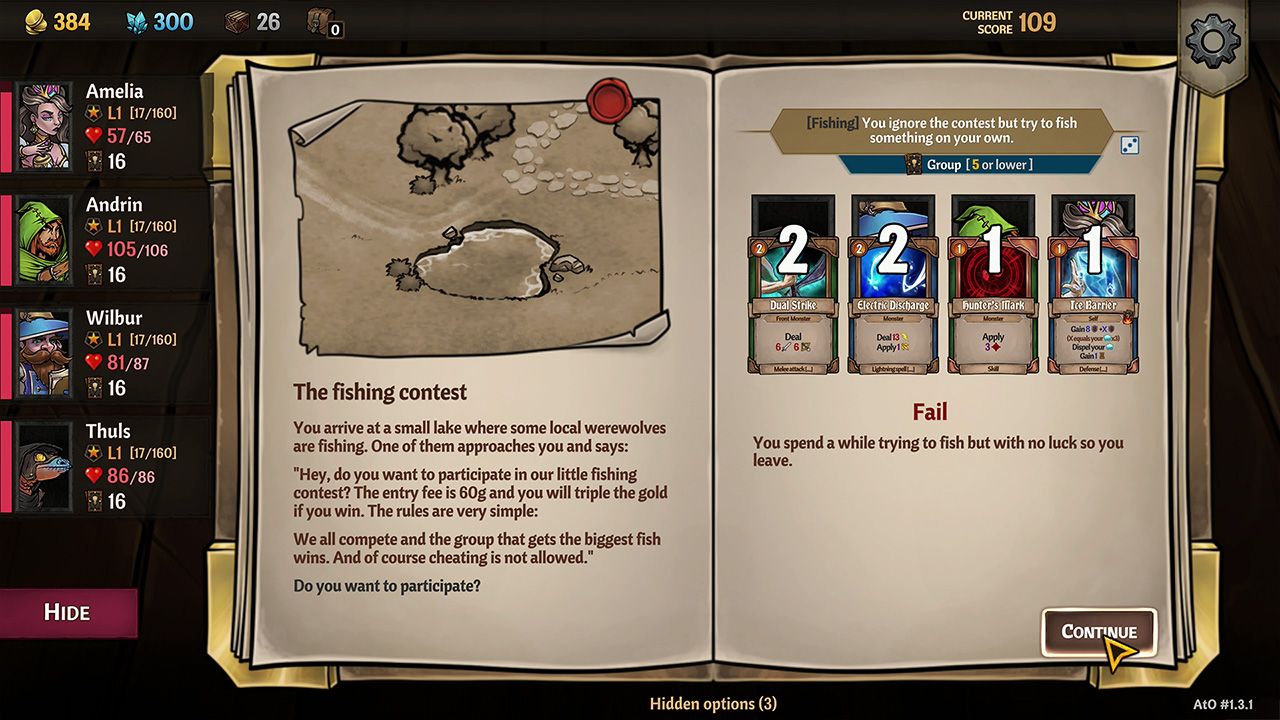This screenshot has height=720, width=1280.
Task: Select the Dual Strike card
Action: point(793,283)
